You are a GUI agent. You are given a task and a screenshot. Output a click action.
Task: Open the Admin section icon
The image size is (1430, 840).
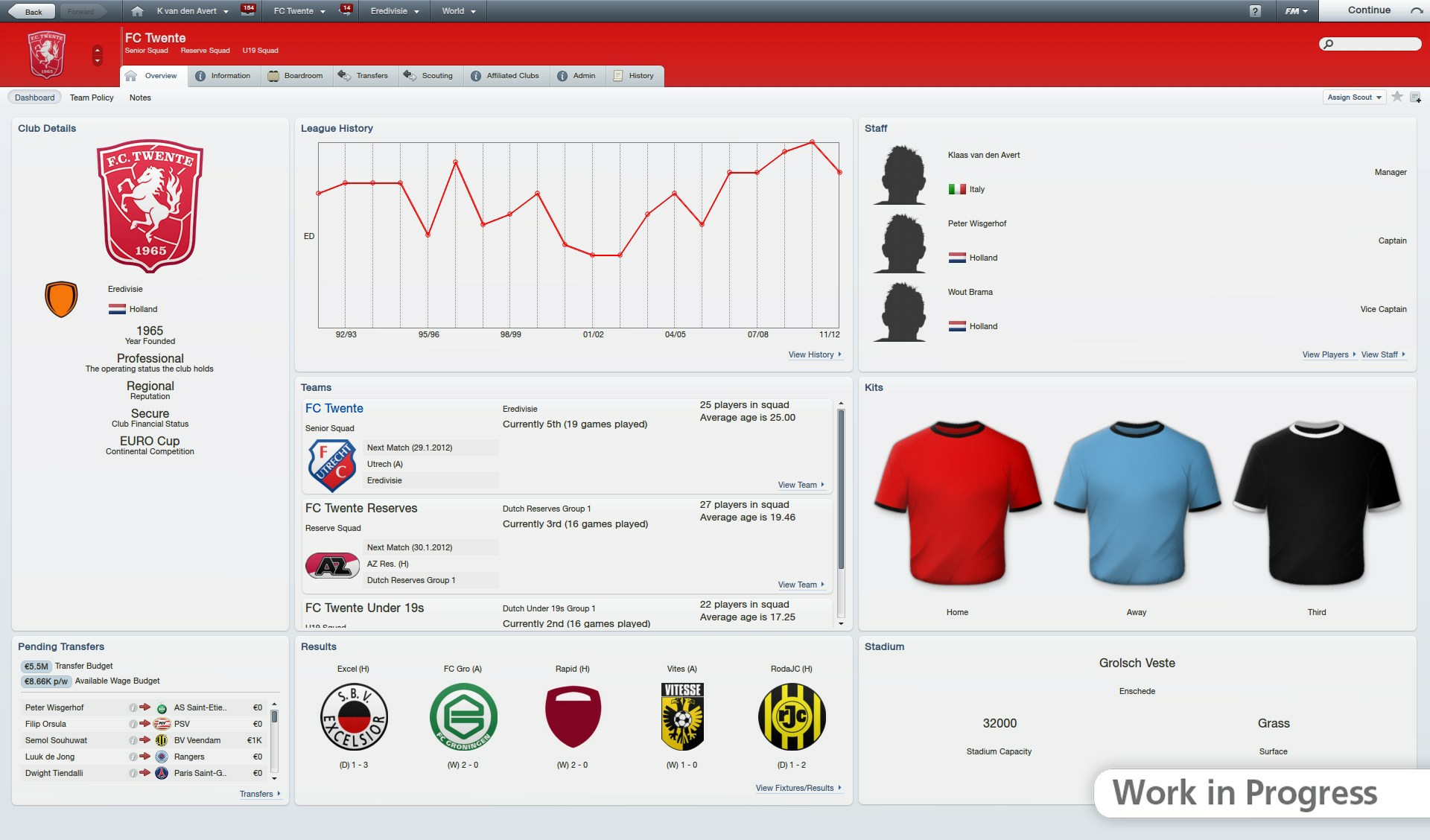(x=562, y=75)
